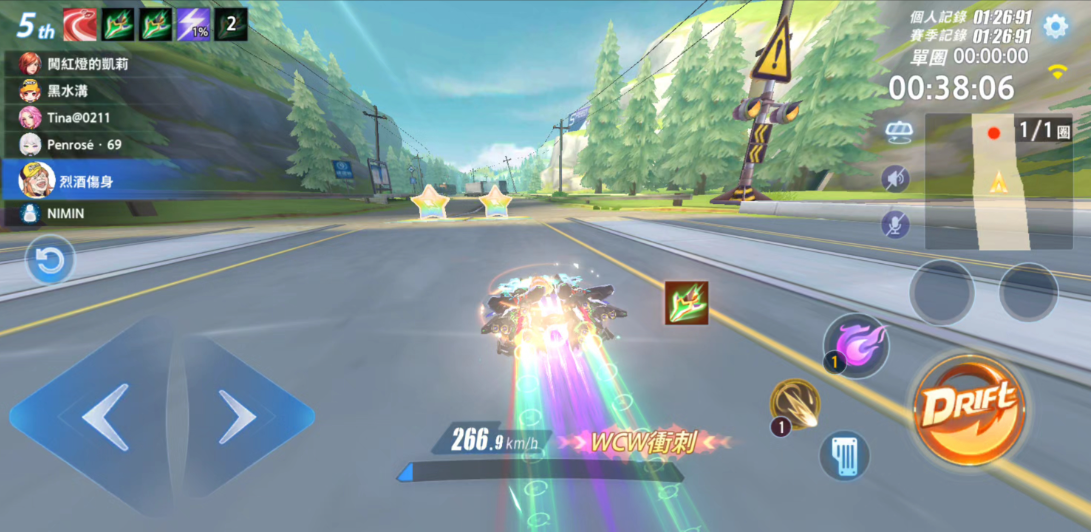This screenshot has height=532, width=1091.
Task: Reset the kart with the circular arrow button
Action: pos(49,263)
